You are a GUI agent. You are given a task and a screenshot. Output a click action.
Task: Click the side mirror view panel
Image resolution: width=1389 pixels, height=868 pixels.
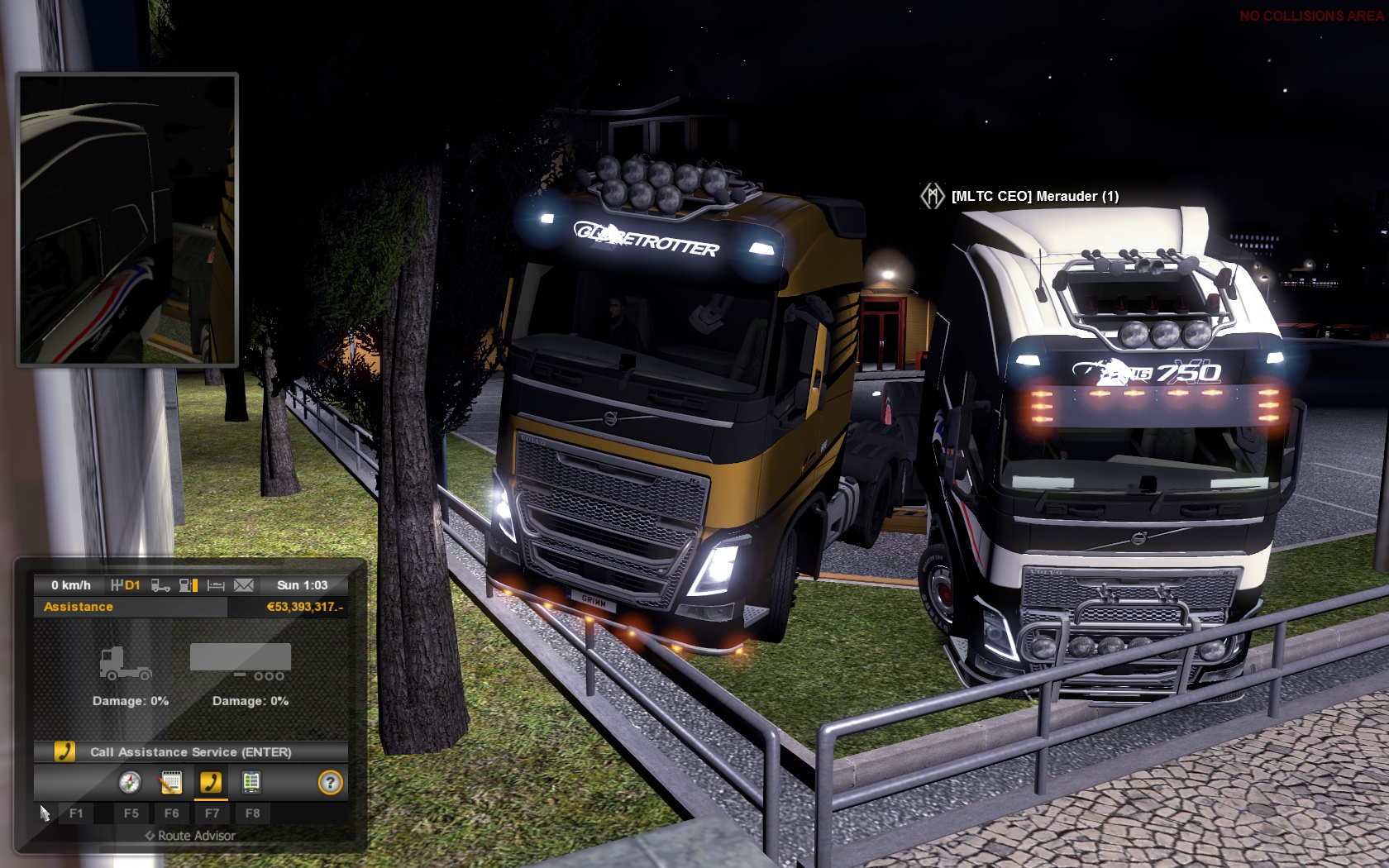127,219
